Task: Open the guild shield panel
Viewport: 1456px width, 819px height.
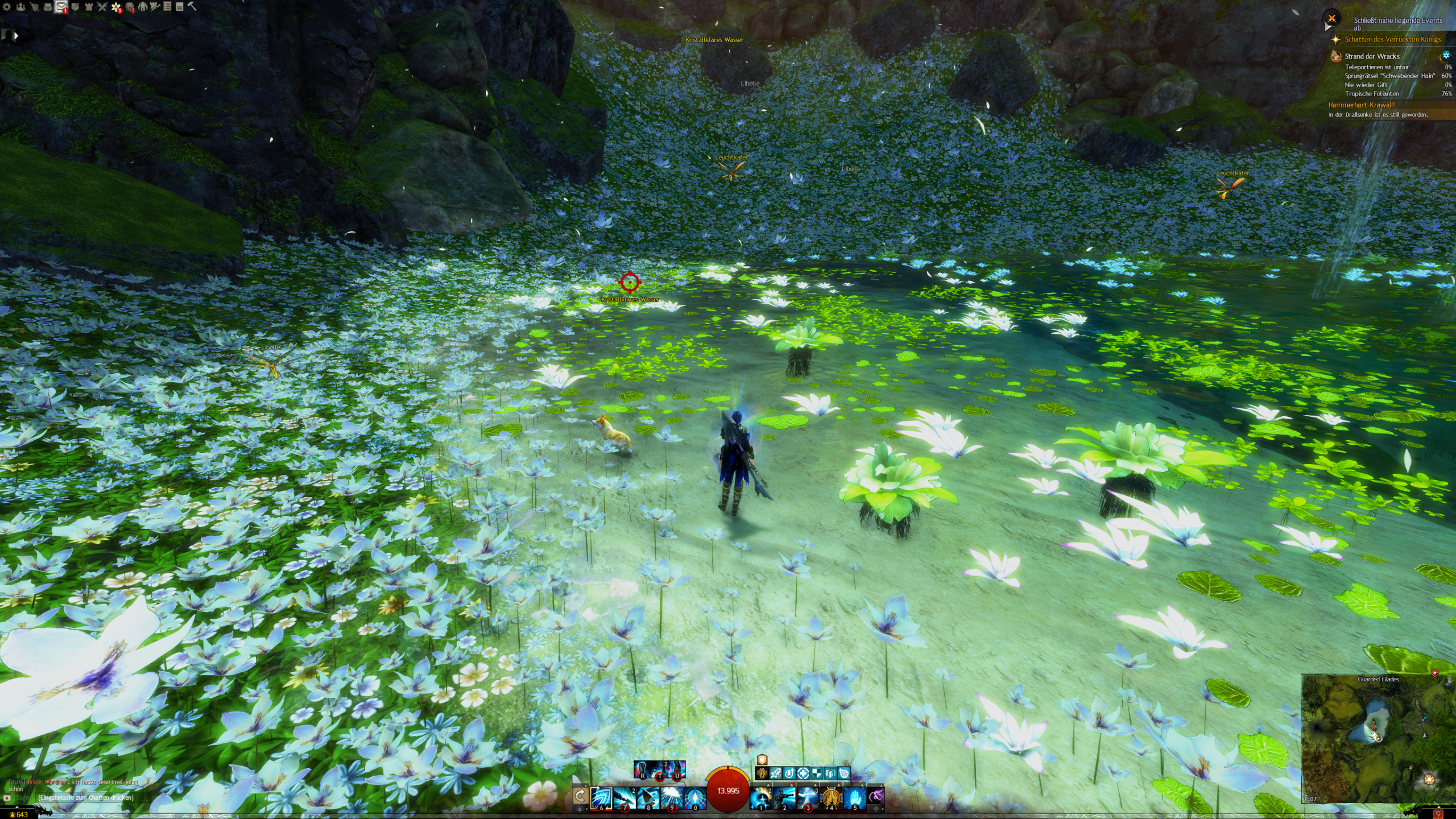Action: tap(75, 7)
